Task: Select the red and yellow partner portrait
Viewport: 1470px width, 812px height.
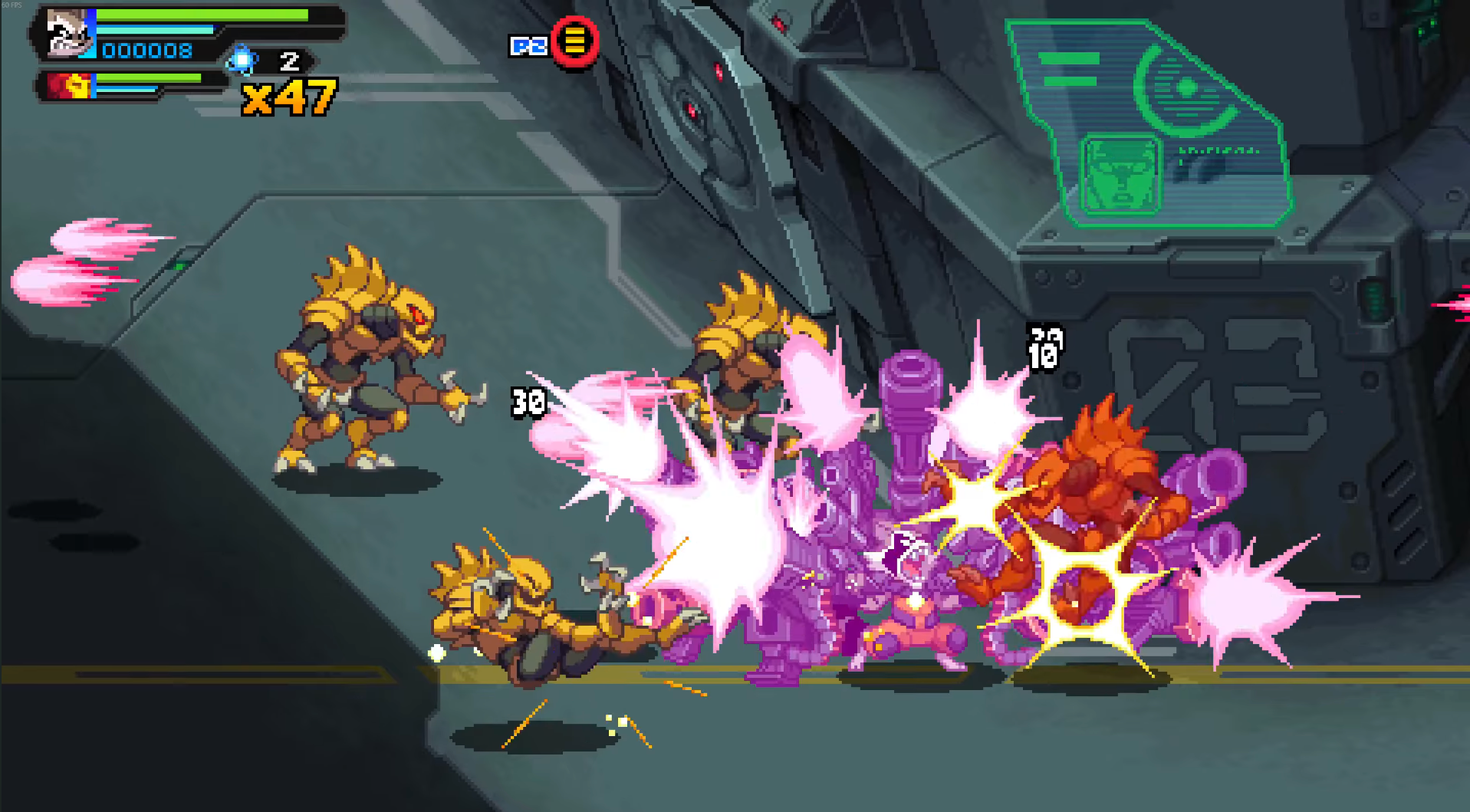Action: 70,86
